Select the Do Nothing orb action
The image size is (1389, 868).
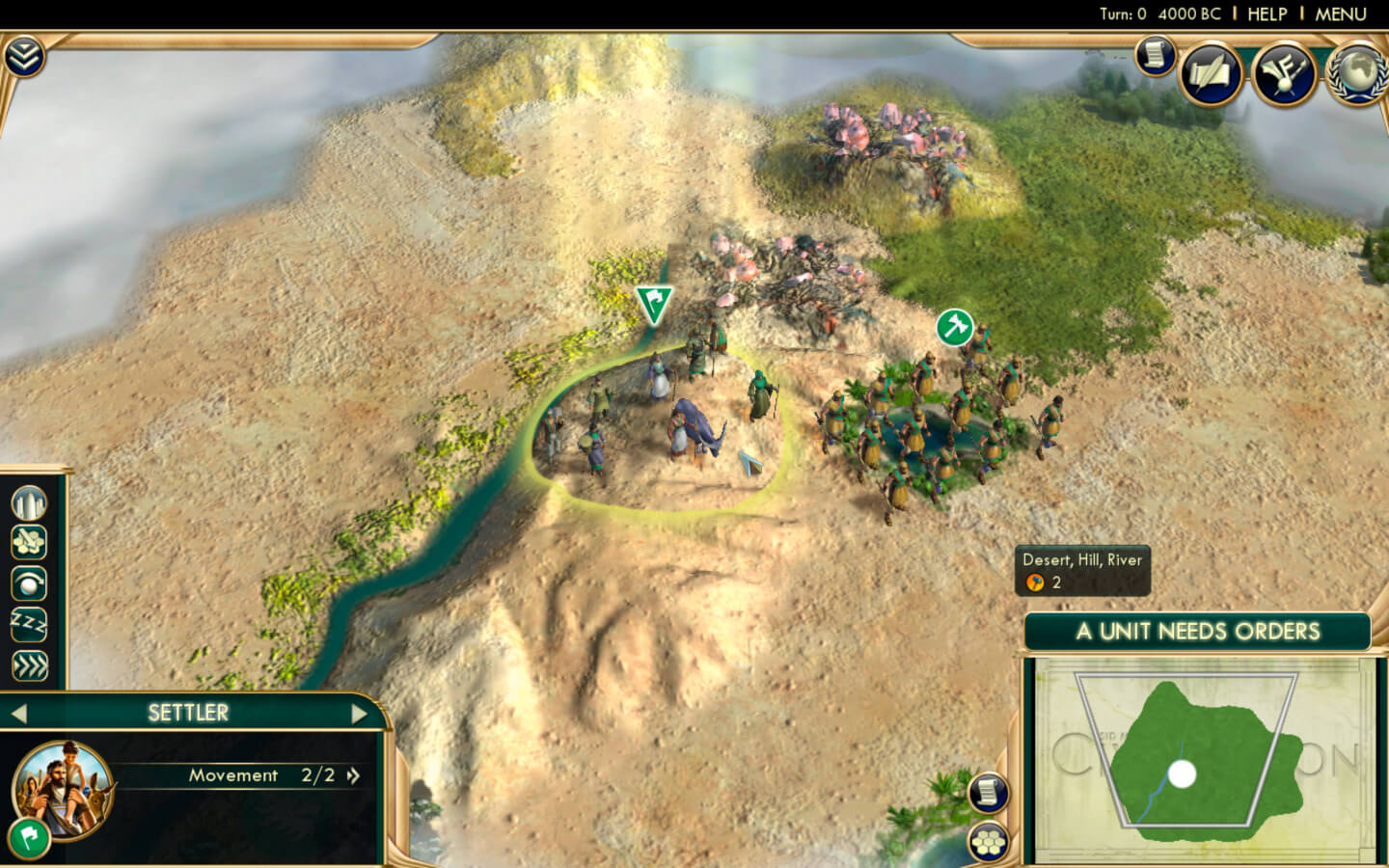tap(29, 584)
